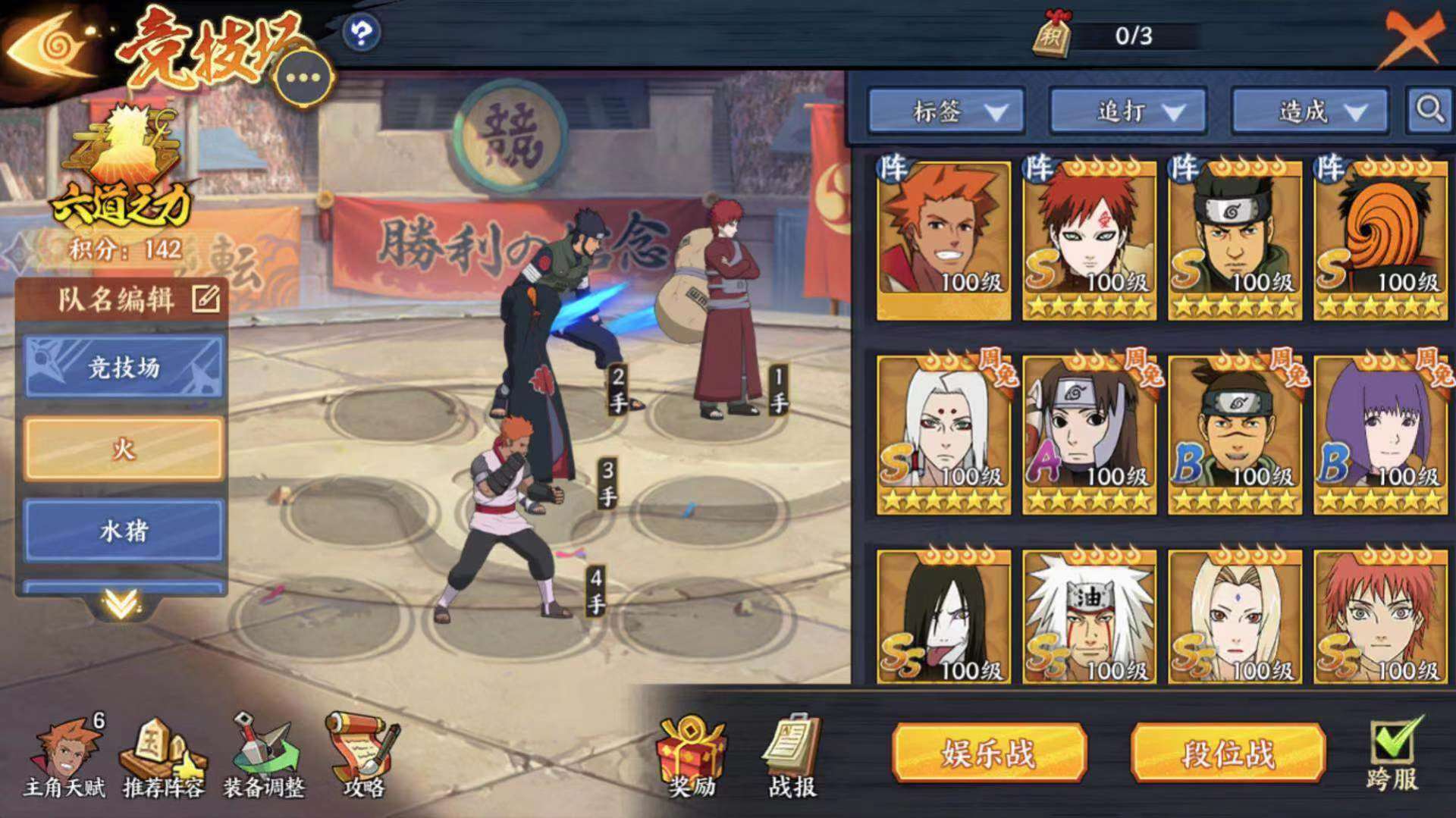Open the 奖励 rewards gift box
This screenshot has height=818, width=1456.
(691, 758)
